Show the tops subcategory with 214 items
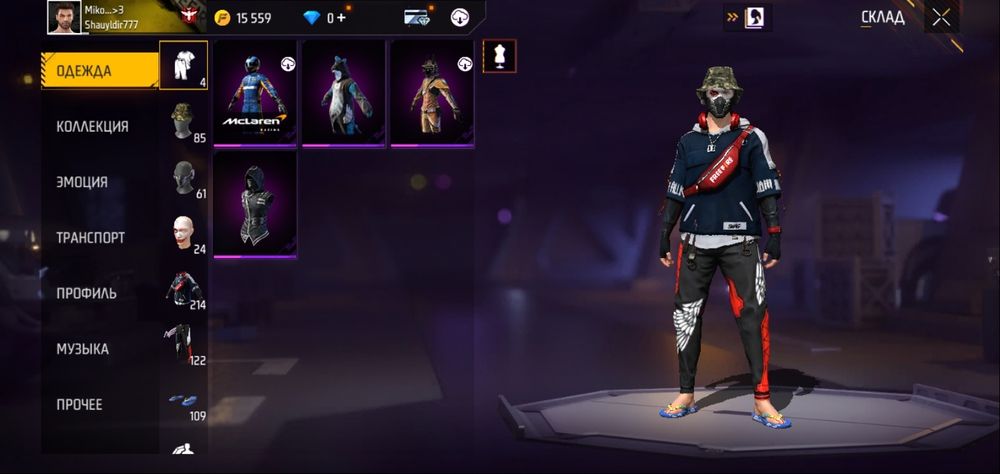This screenshot has height=474, width=1000. point(183,289)
